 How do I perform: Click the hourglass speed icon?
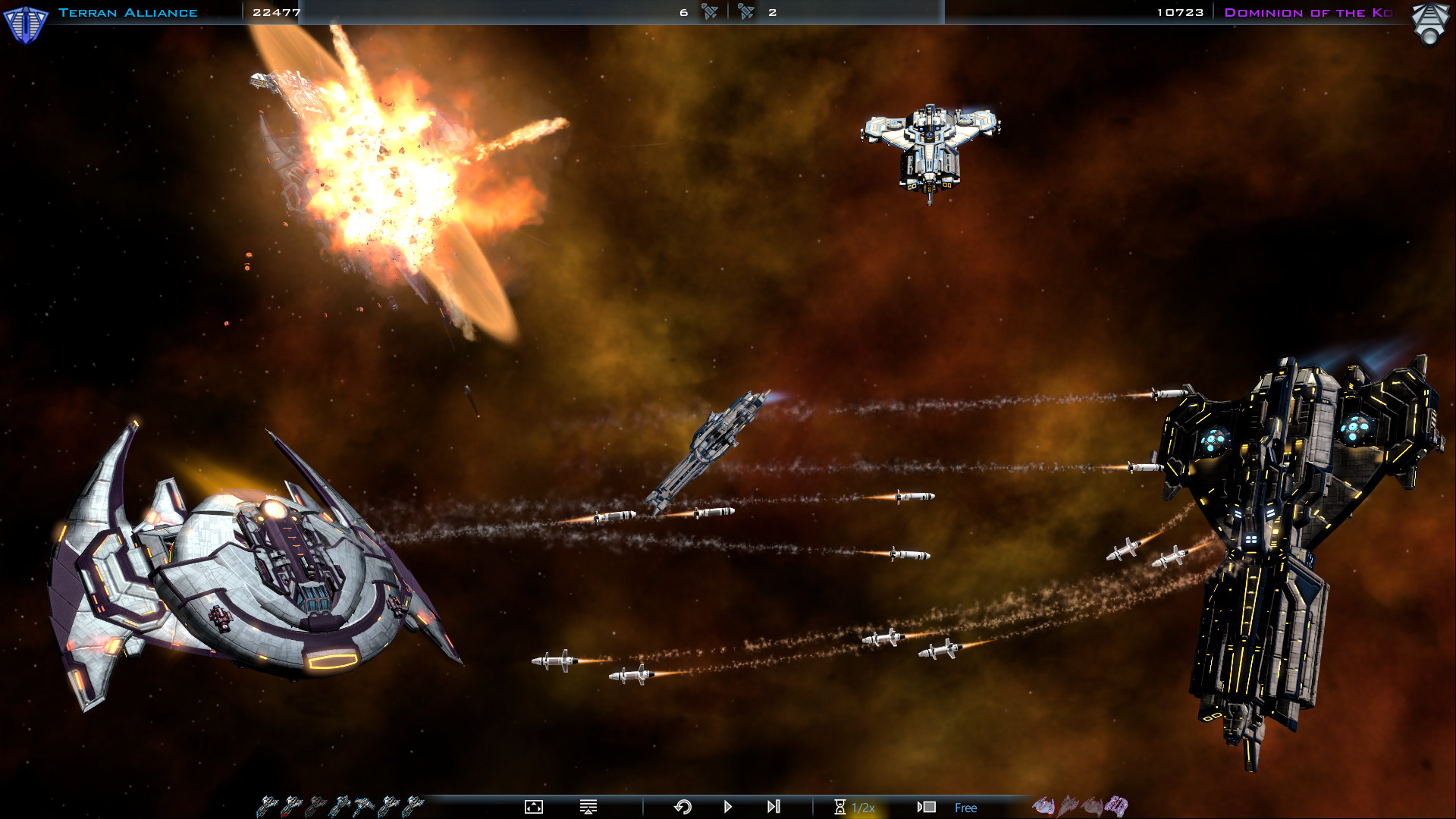839,807
